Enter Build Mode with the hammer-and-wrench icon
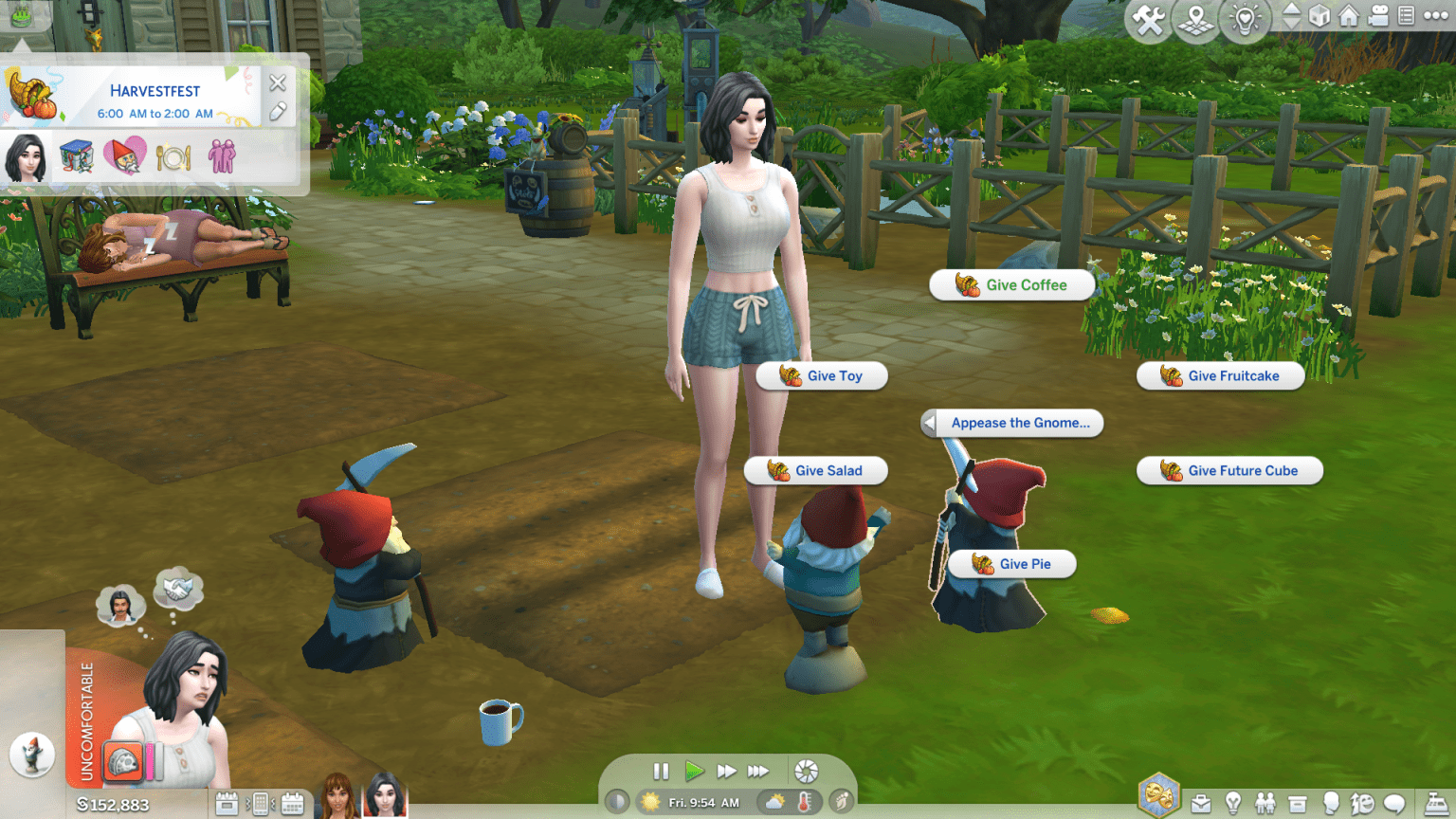Screen dimensions: 1456x819 pos(1149,19)
